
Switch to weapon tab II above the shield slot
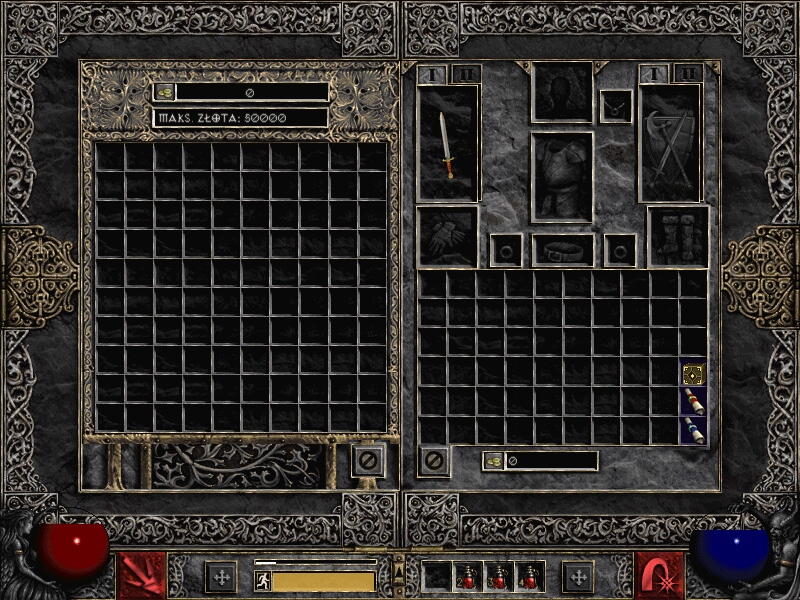(686, 74)
